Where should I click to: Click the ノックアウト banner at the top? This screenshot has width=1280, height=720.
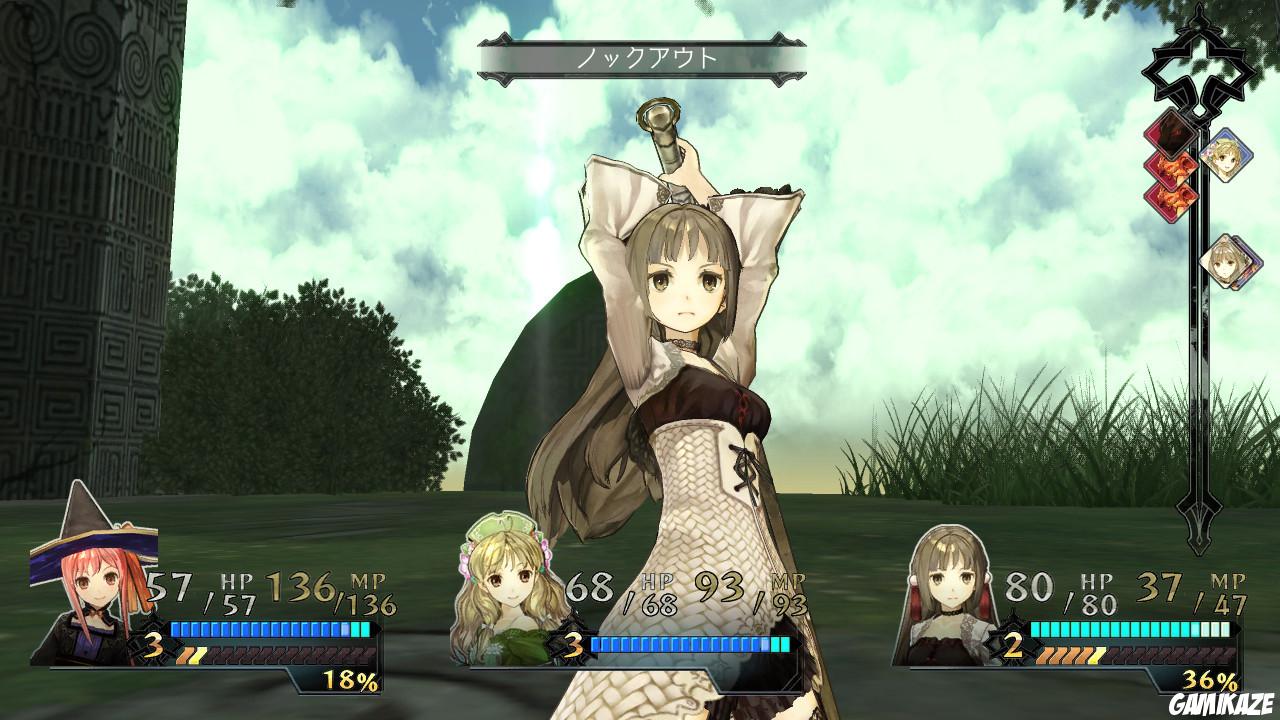pyautogui.click(x=640, y=58)
